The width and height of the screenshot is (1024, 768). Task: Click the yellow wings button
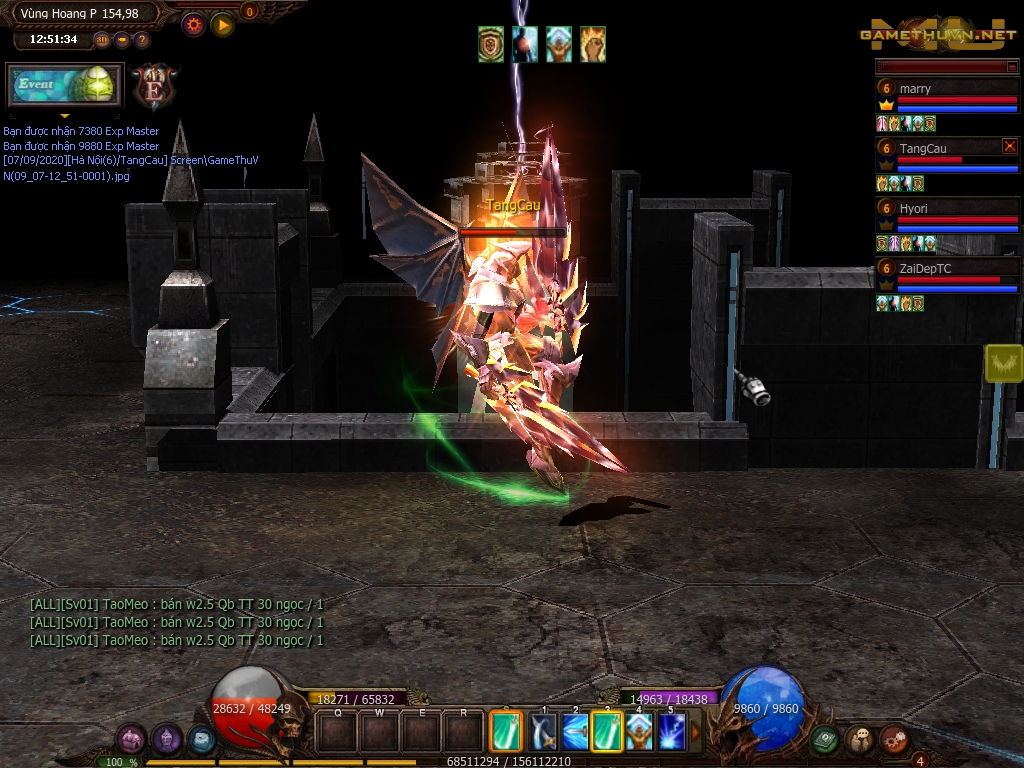point(1003,363)
